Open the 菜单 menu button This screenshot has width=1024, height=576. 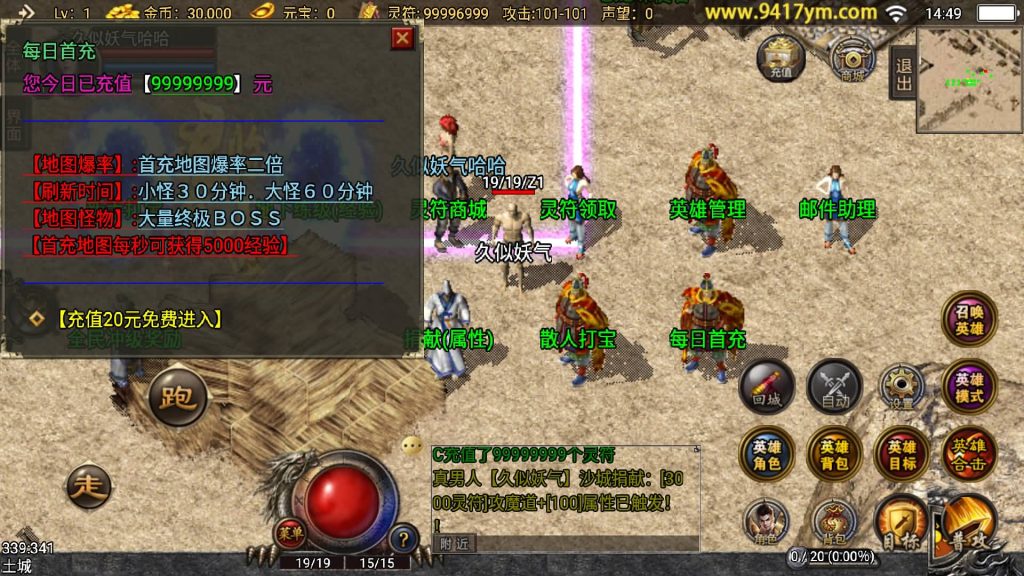[290, 529]
